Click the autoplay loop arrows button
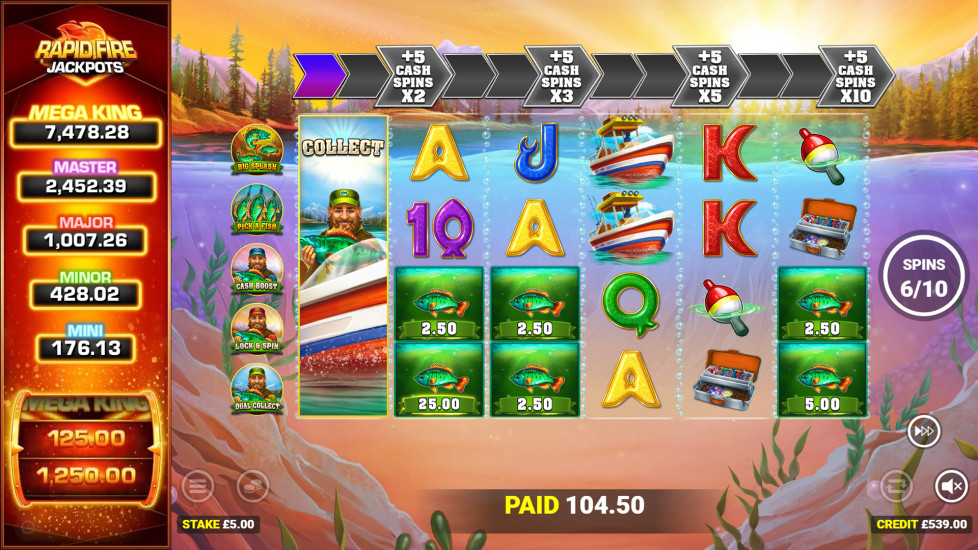This screenshot has width=978, height=550. (896, 486)
